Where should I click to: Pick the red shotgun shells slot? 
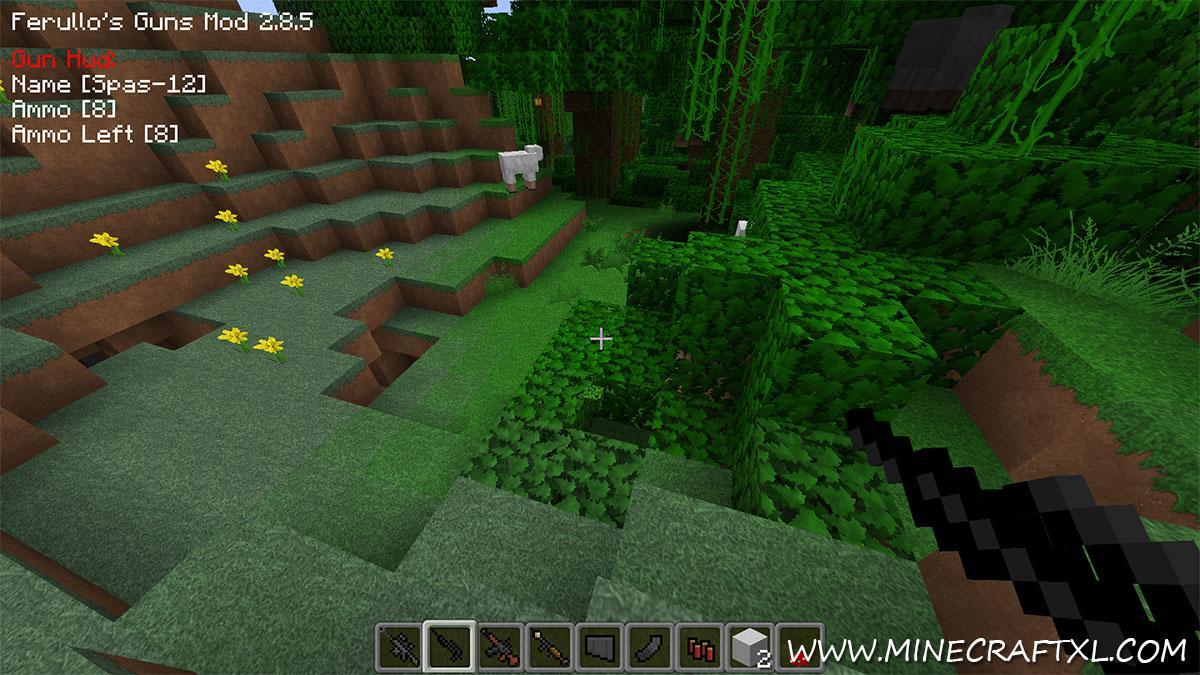[698, 648]
